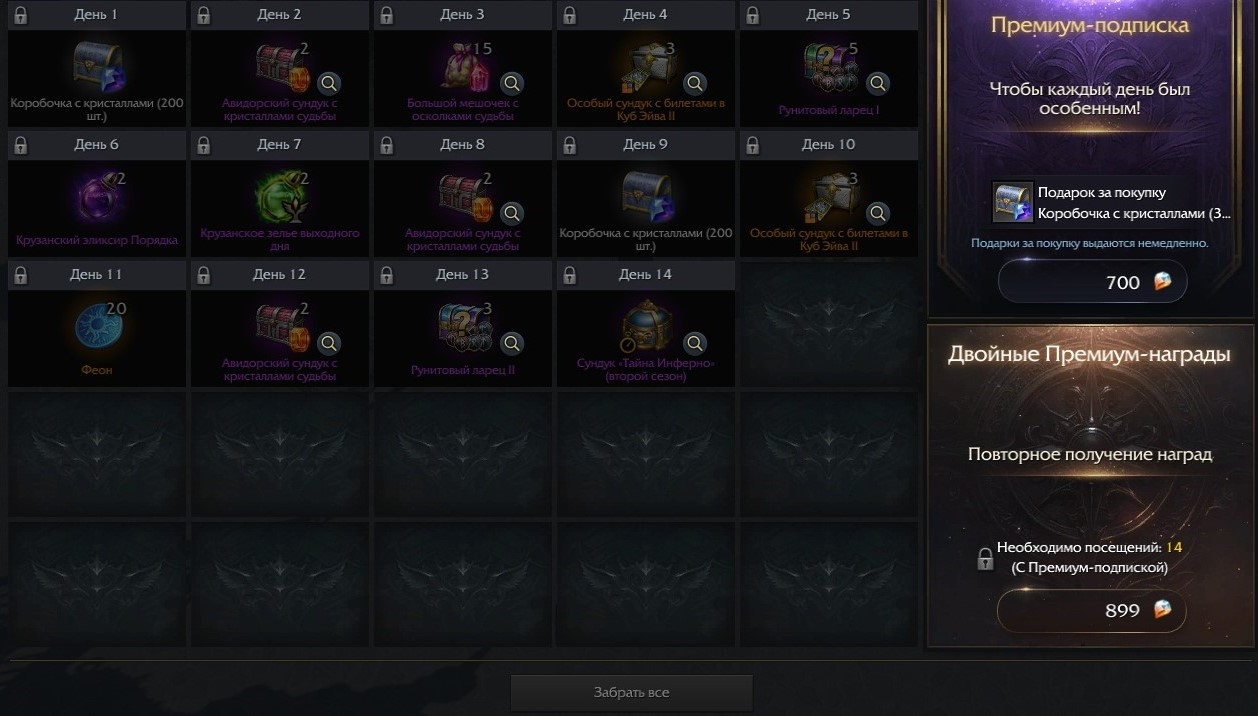The height and width of the screenshot is (716, 1258).
Task: Select the Day 1 crystal box reward
Action: 97,67
